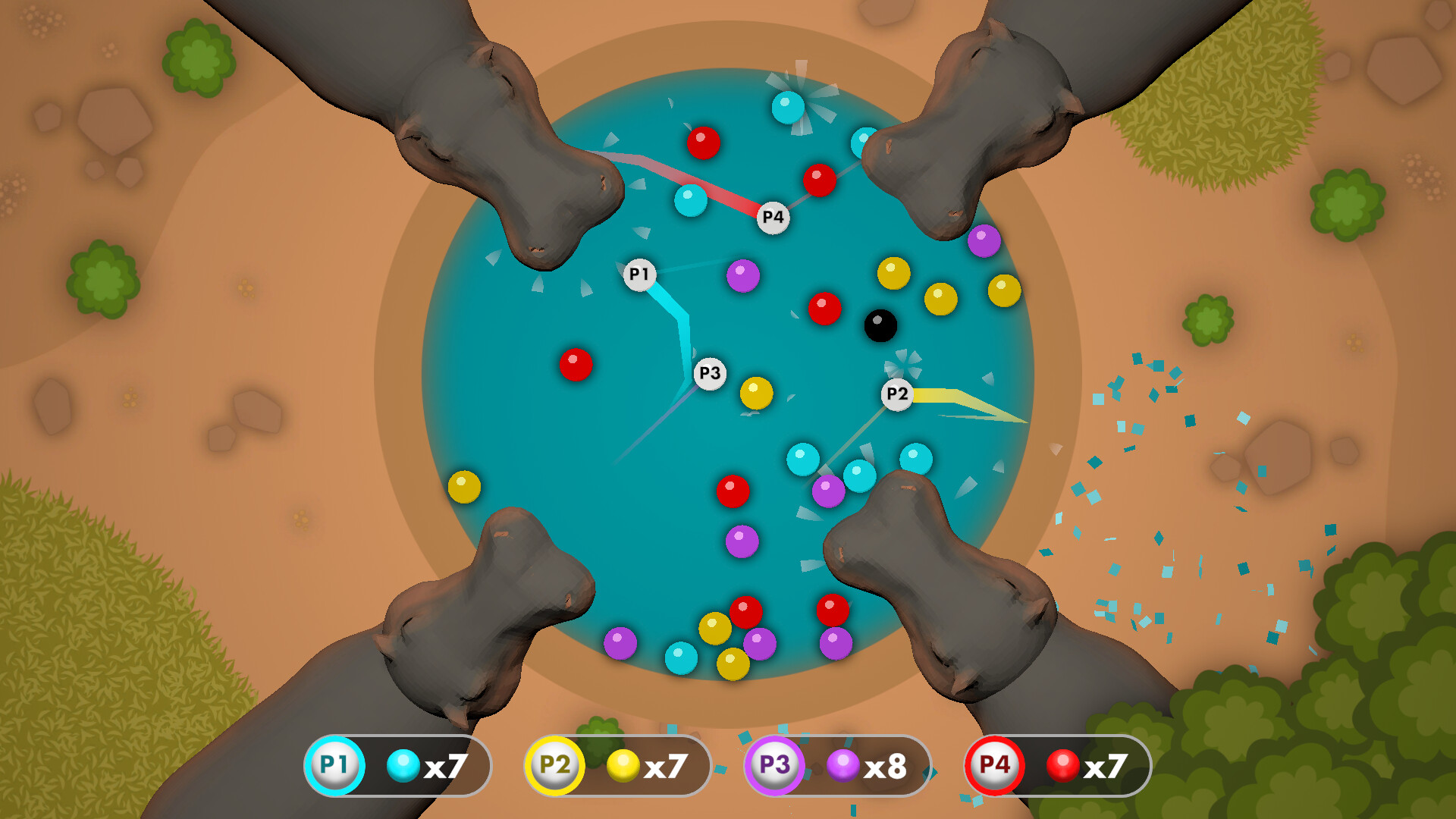Open the P1 score panel
The image size is (1456, 819).
pos(398,766)
